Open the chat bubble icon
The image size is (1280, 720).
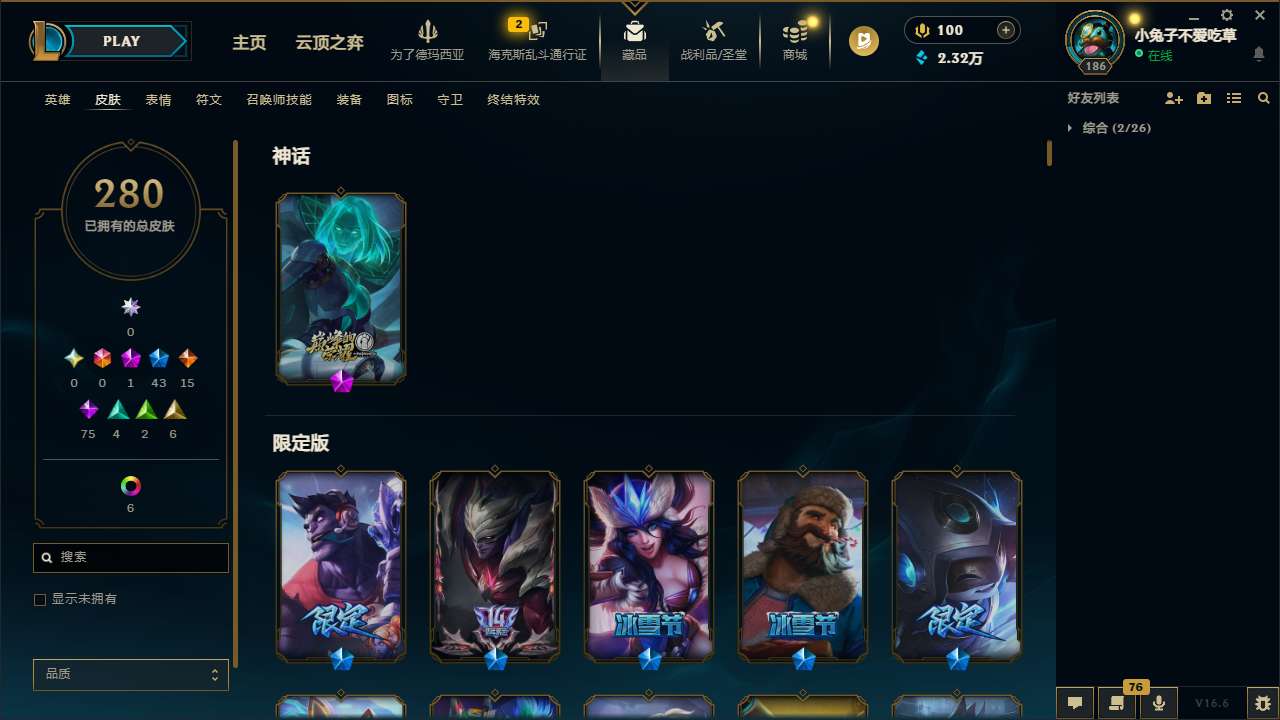pos(1075,703)
